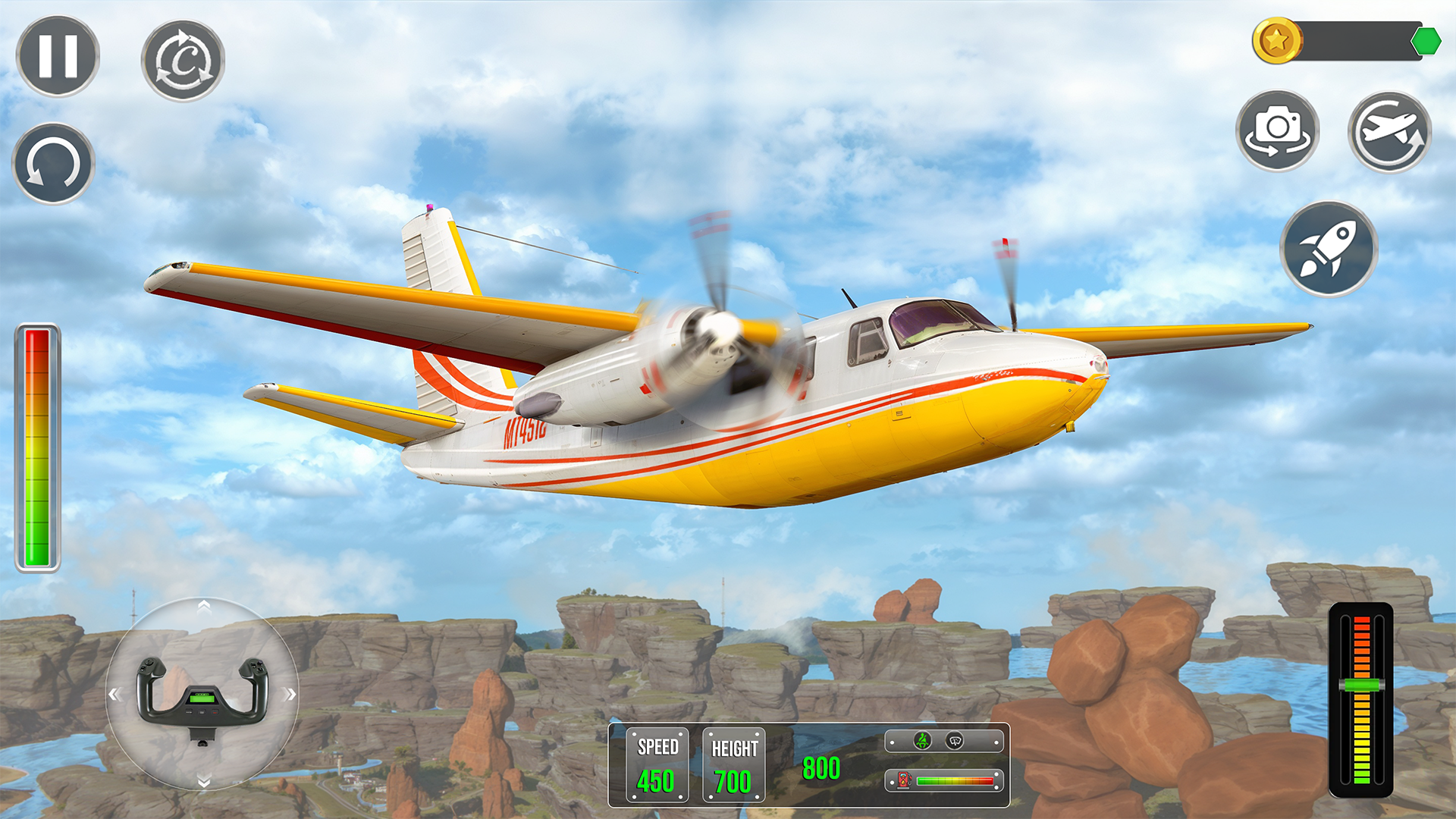Toggle the seatbelt indicator on
1456x819 pixels.
coord(922,740)
